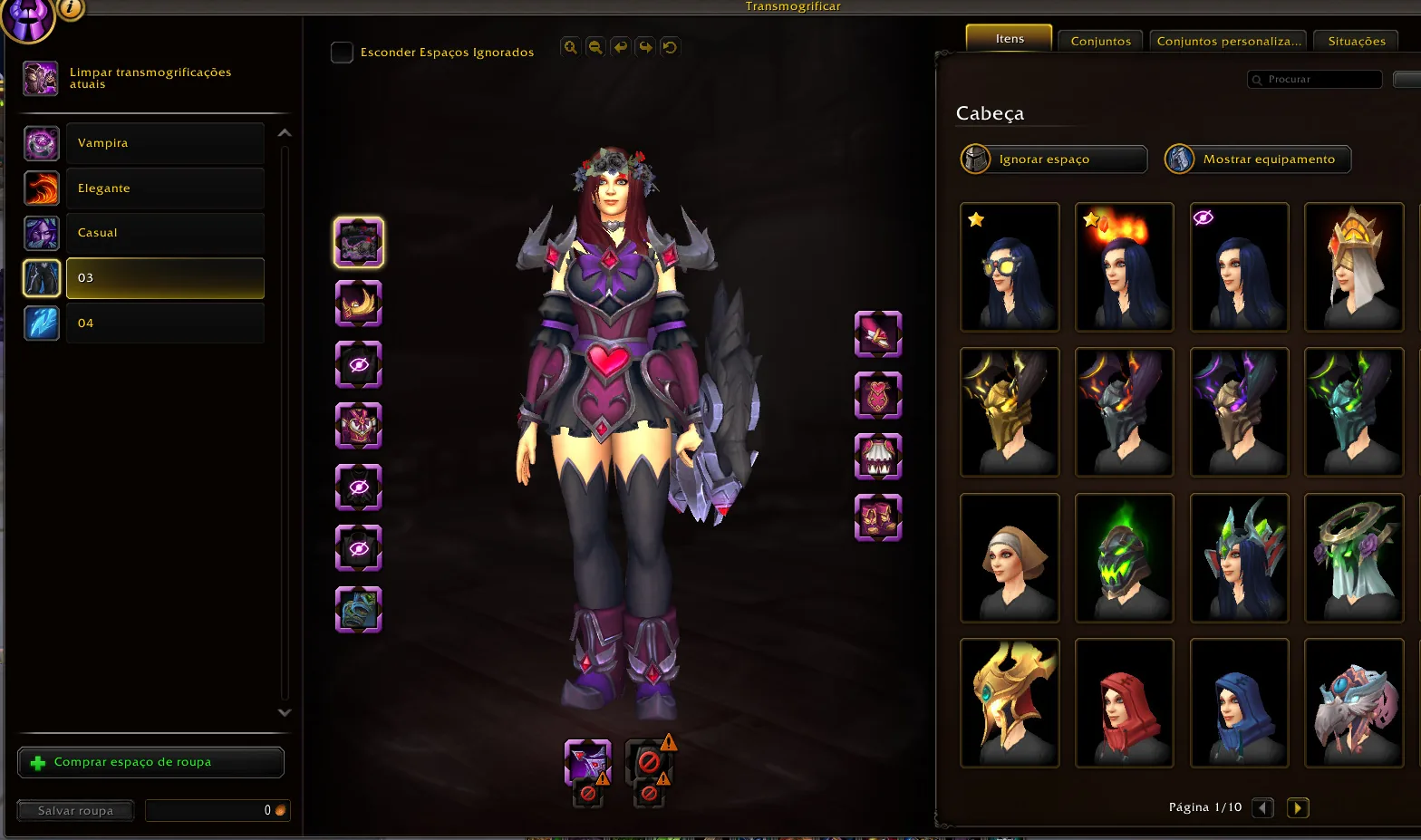
Task: Open the chest armor slot
Action: click(359, 427)
